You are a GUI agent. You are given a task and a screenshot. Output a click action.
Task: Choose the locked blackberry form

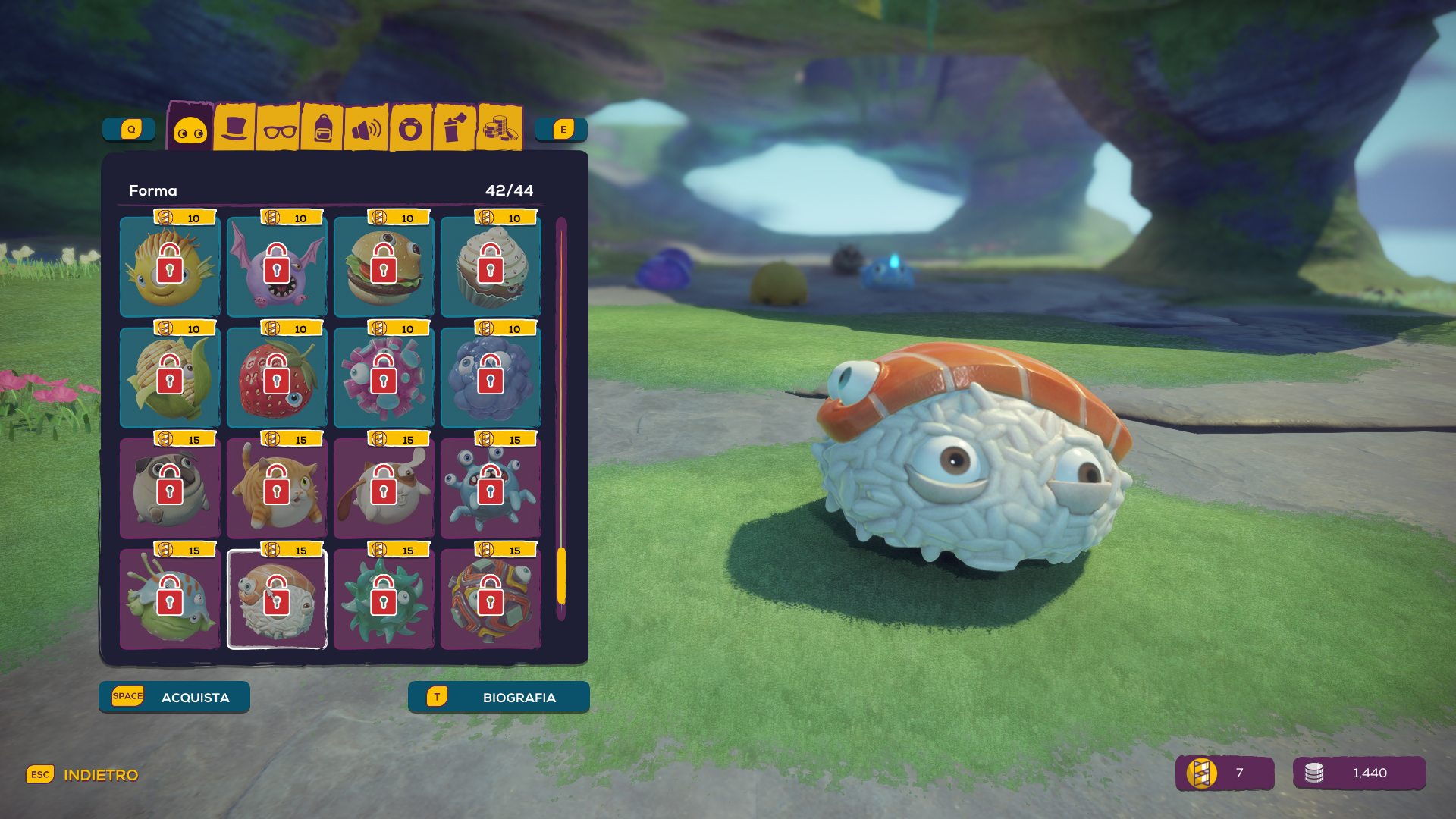(491, 378)
